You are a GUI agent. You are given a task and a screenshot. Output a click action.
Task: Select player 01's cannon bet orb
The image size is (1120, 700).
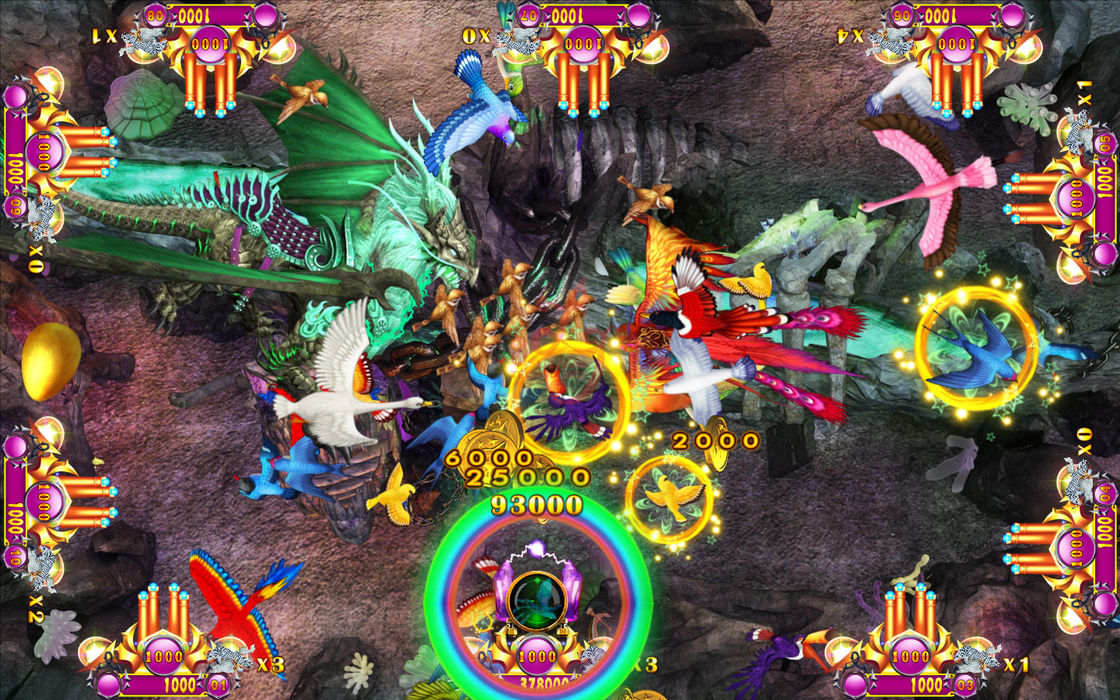[x=163, y=657]
